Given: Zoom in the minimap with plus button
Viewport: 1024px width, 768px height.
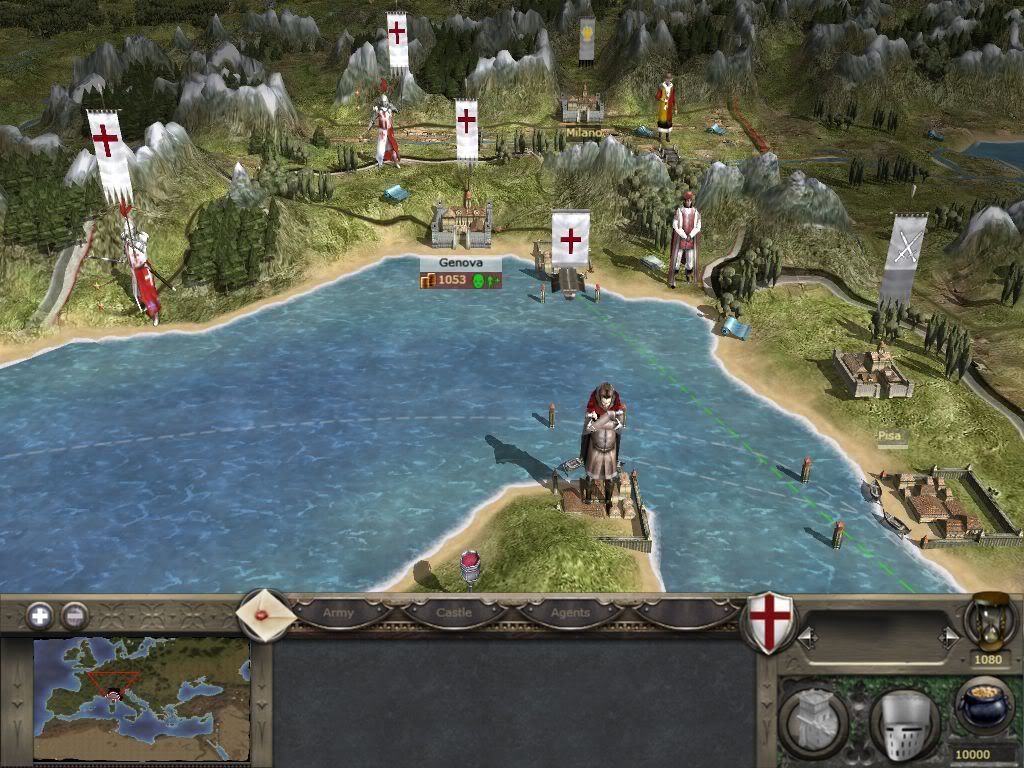Looking at the screenshot, I should point(40,615).
